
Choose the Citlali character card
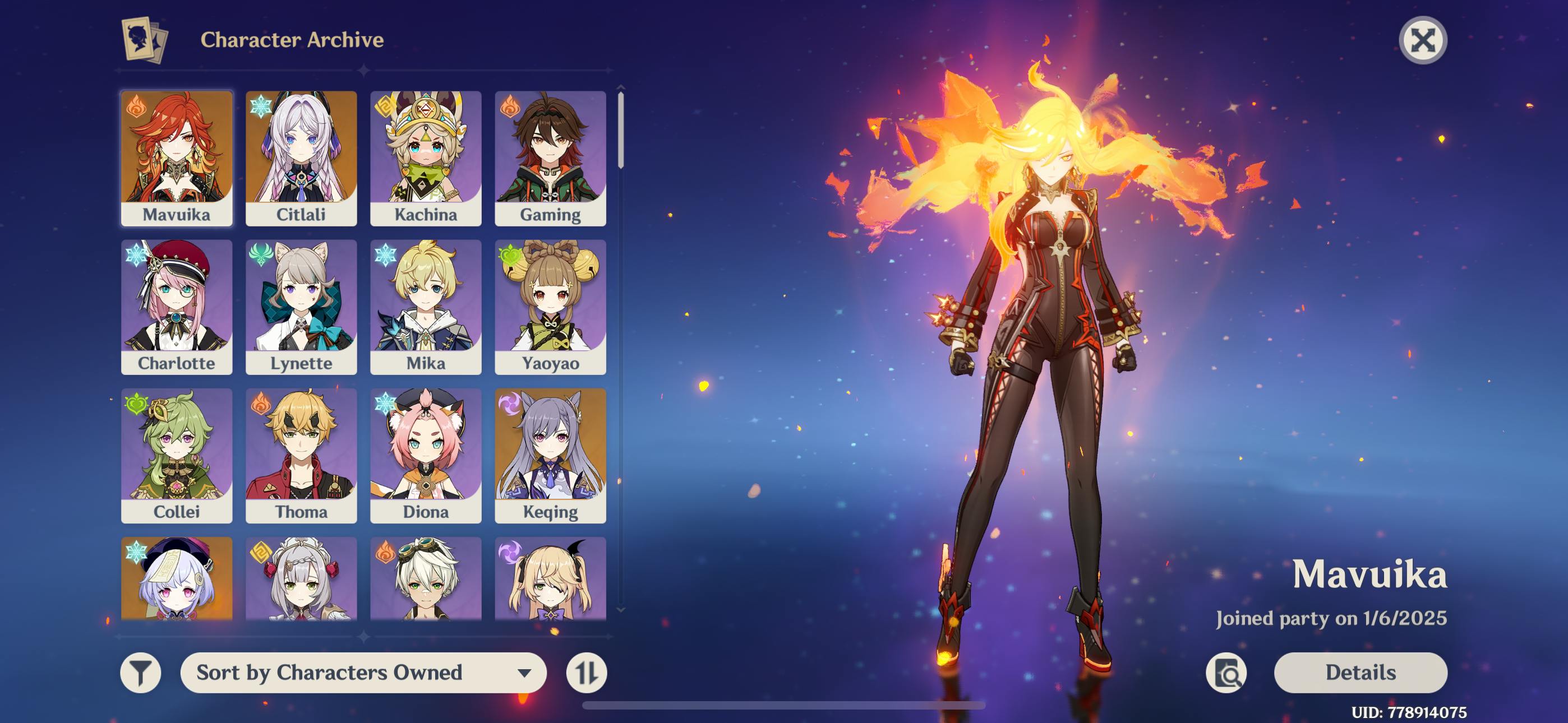click(x=301, y=158)
